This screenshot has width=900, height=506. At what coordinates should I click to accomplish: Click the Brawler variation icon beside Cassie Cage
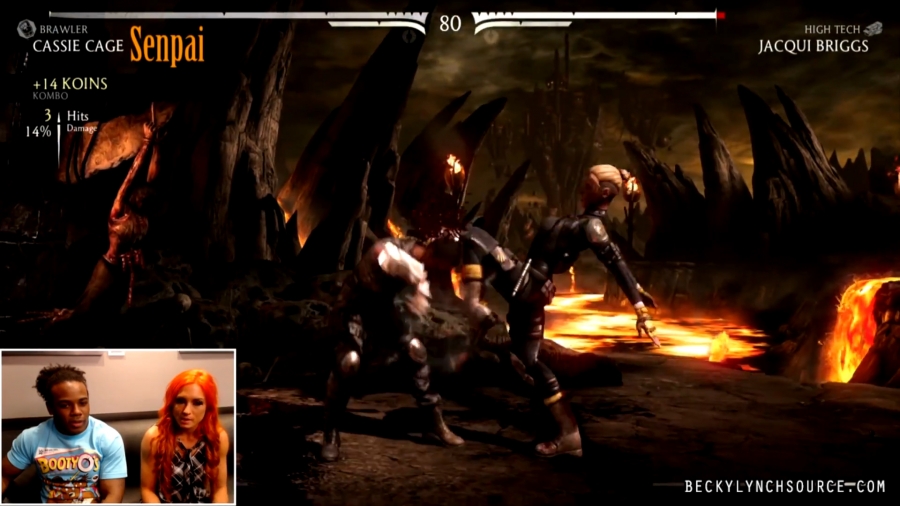point(26,29)
